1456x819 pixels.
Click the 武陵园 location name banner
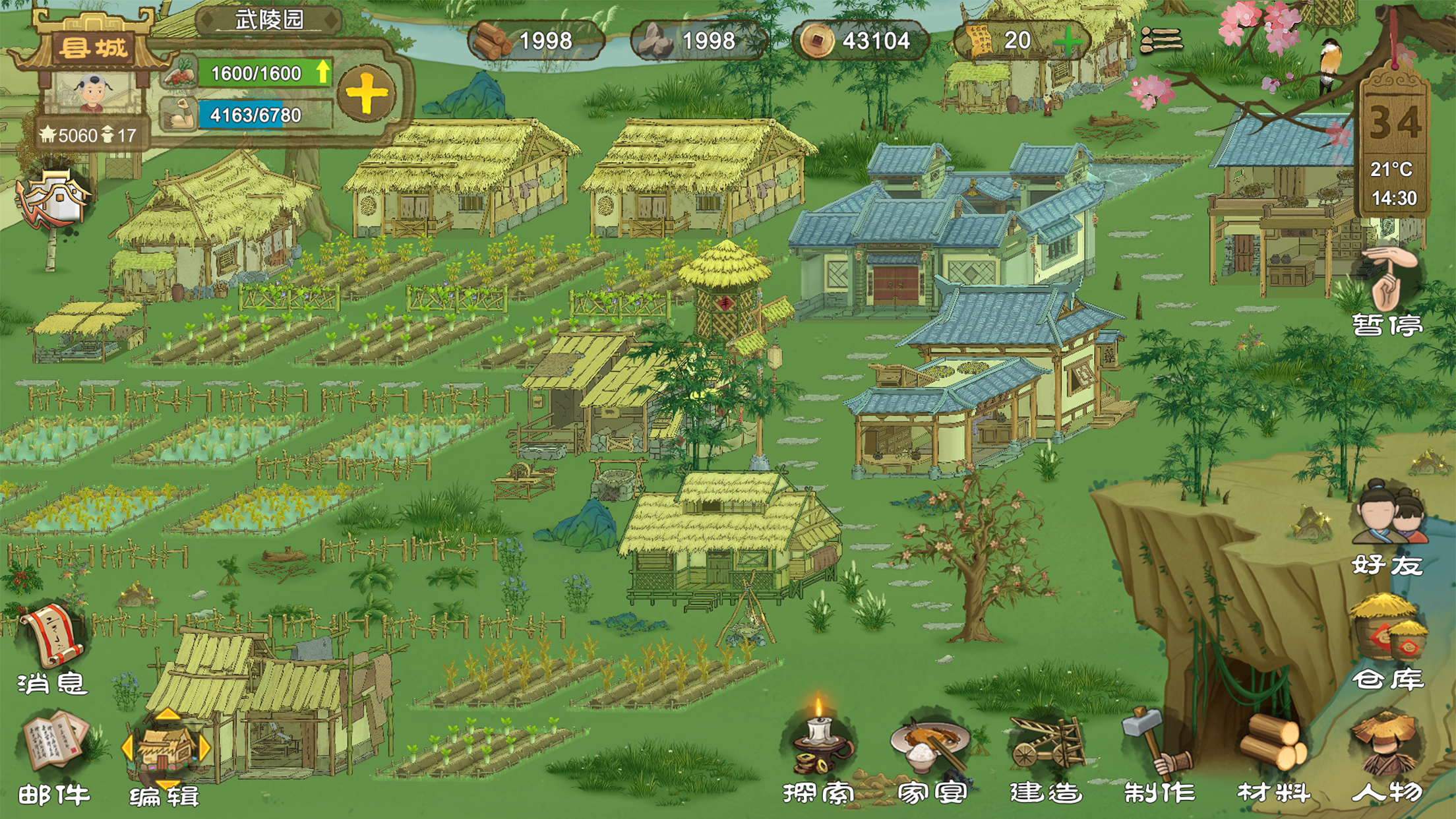269,20
